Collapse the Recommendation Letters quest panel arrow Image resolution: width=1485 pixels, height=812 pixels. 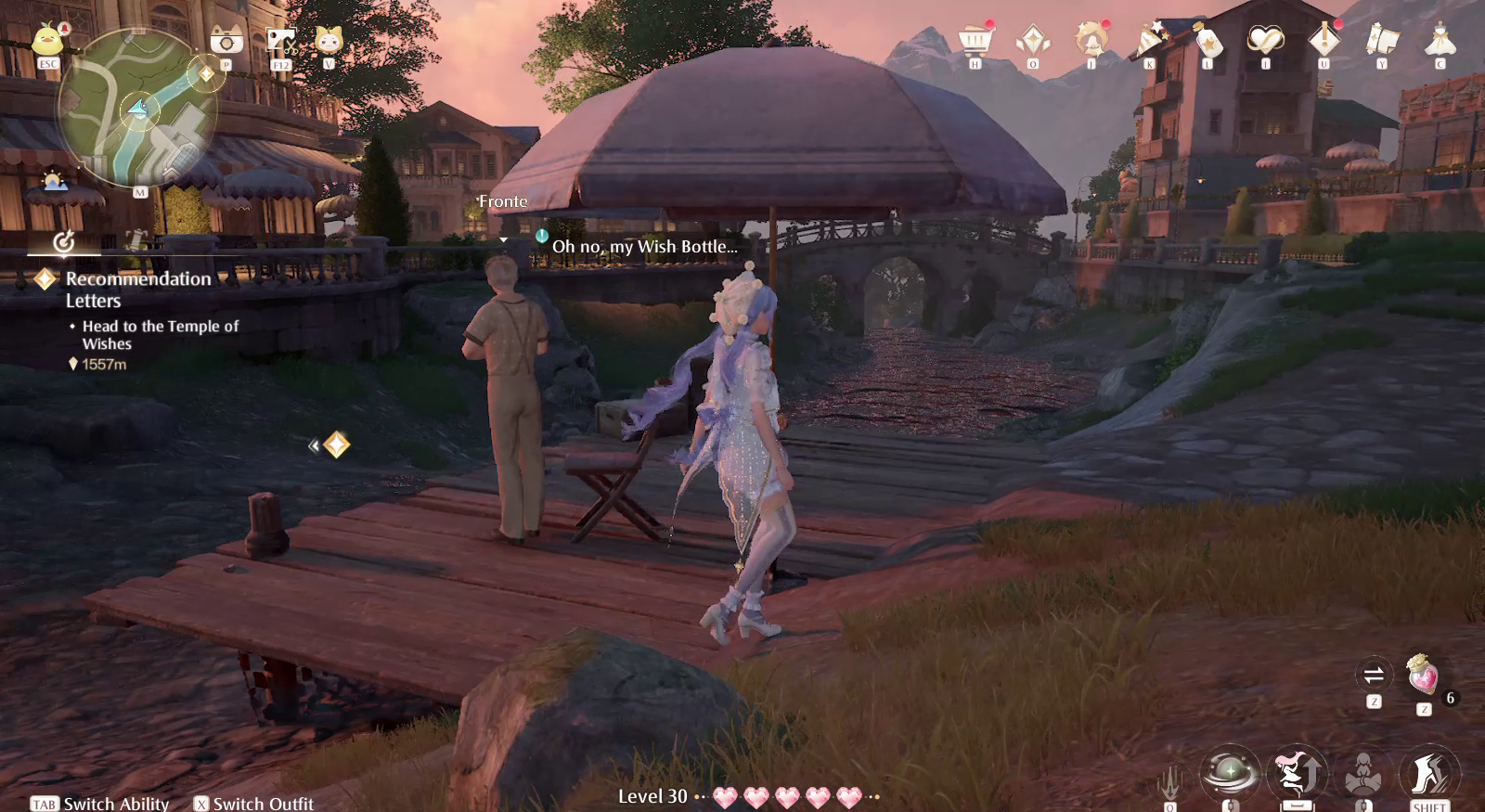tap(314, 444)
